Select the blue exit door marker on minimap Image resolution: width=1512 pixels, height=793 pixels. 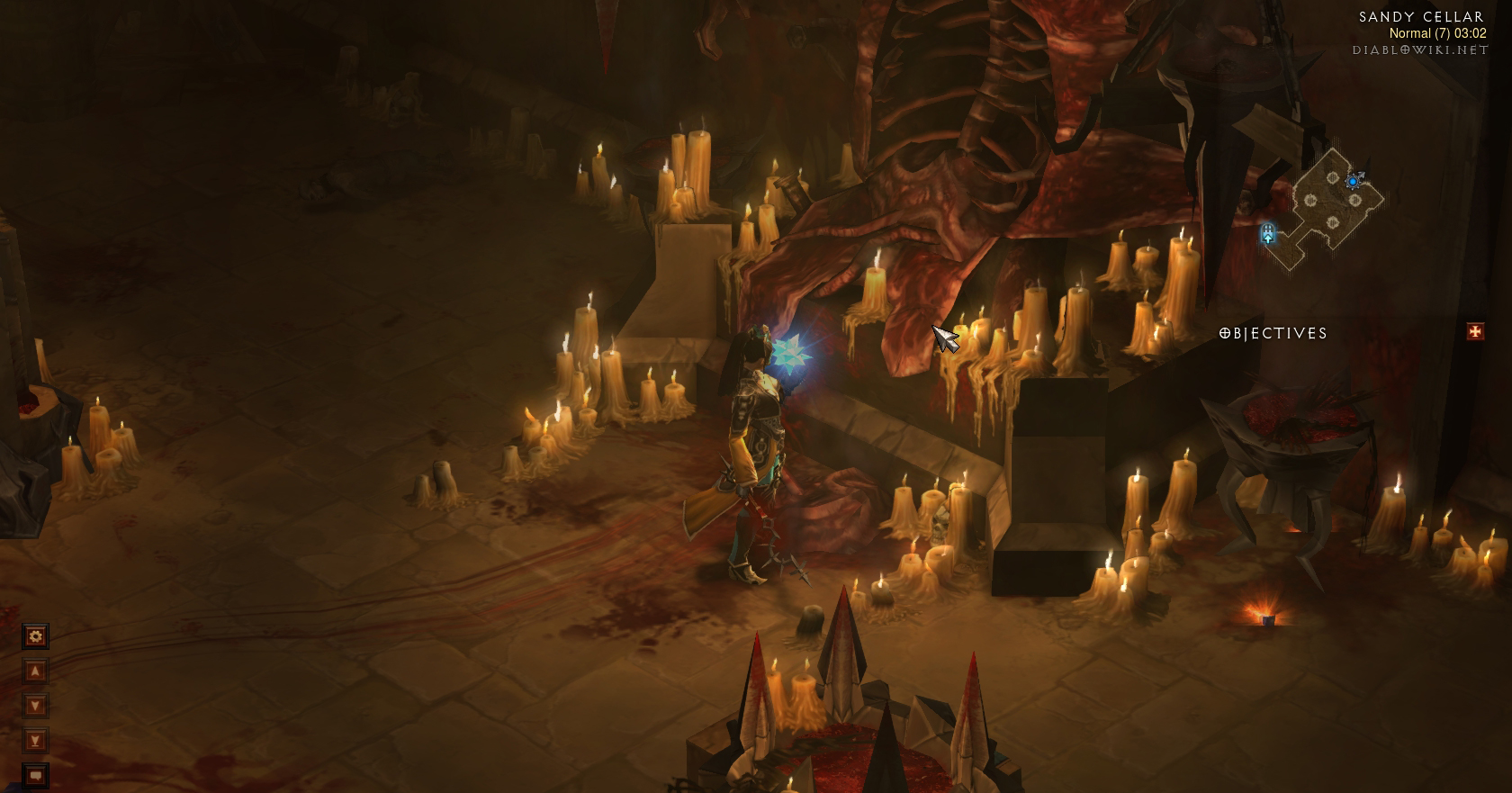click(1268, 234)
